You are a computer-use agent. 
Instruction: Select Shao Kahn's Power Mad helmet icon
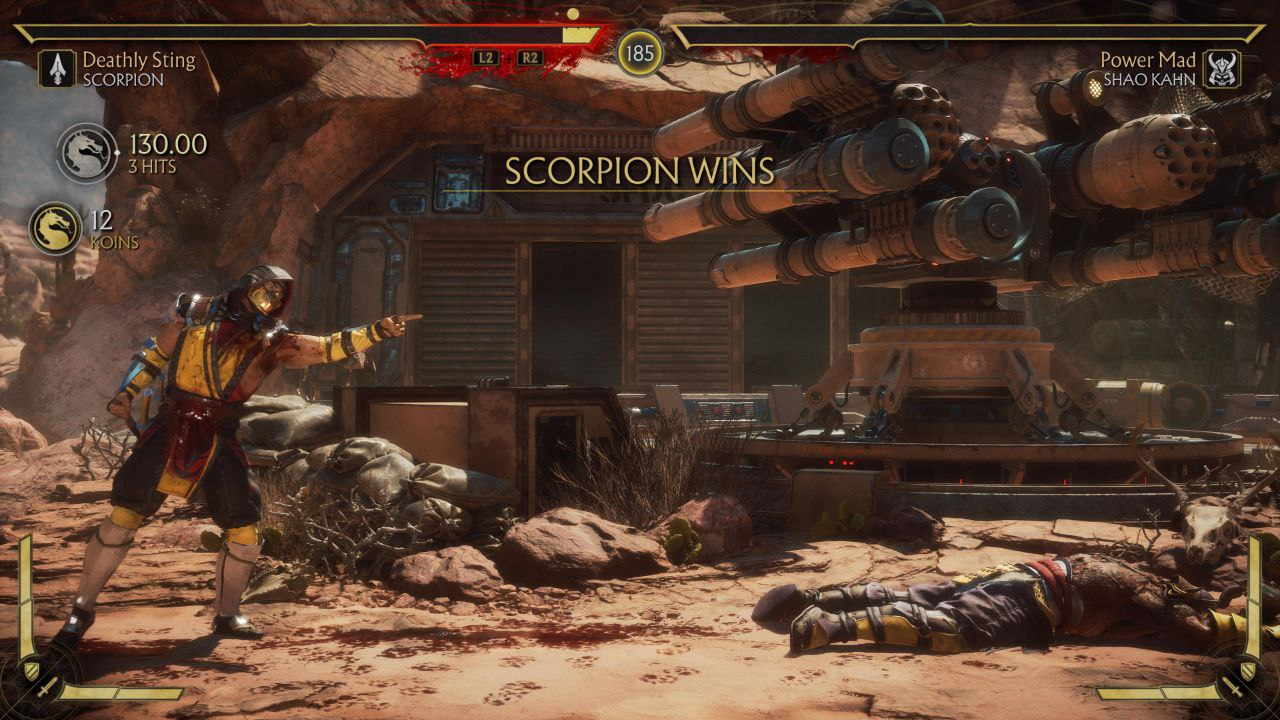coord(1222,69)
